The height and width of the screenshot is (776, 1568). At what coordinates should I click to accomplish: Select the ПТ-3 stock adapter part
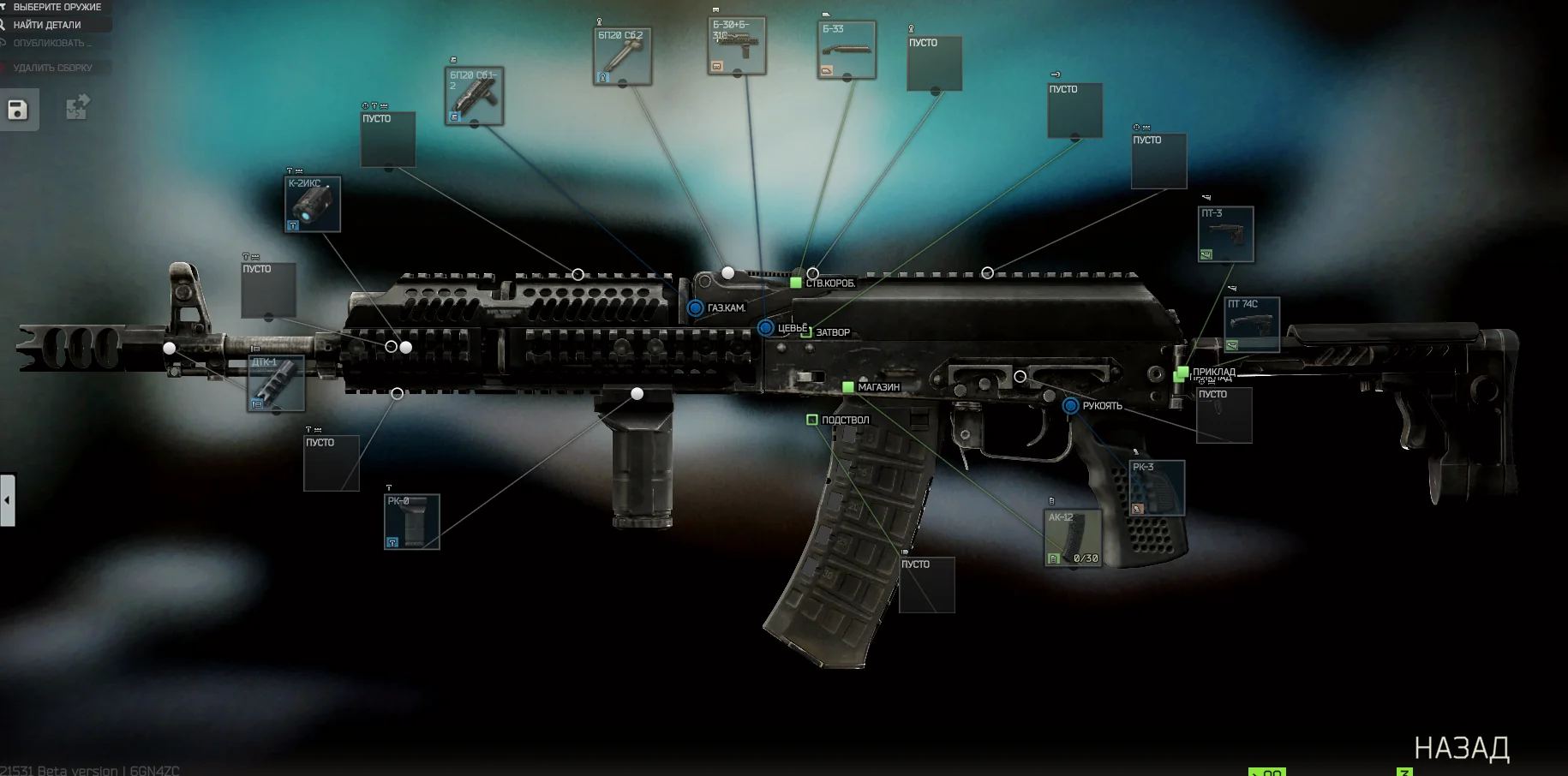[x=1225, y=234]
